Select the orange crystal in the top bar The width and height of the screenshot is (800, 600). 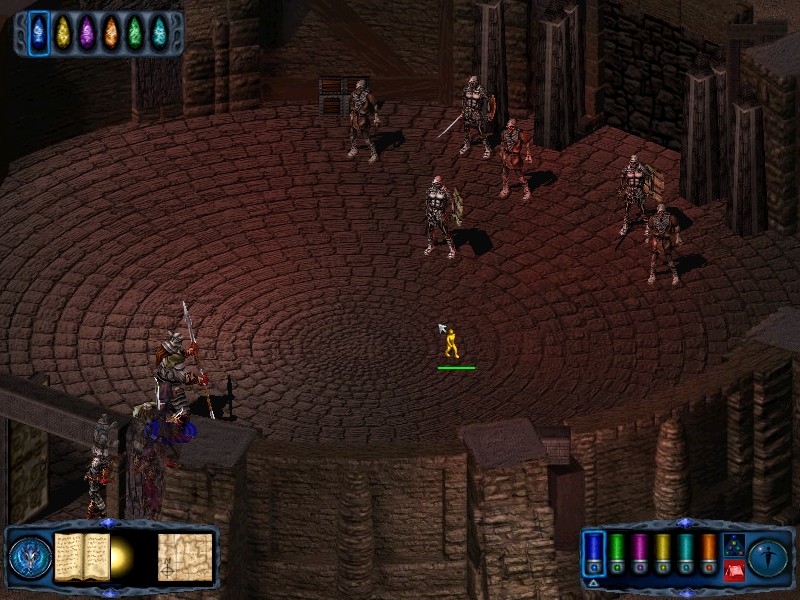click(x=110, y=32)
